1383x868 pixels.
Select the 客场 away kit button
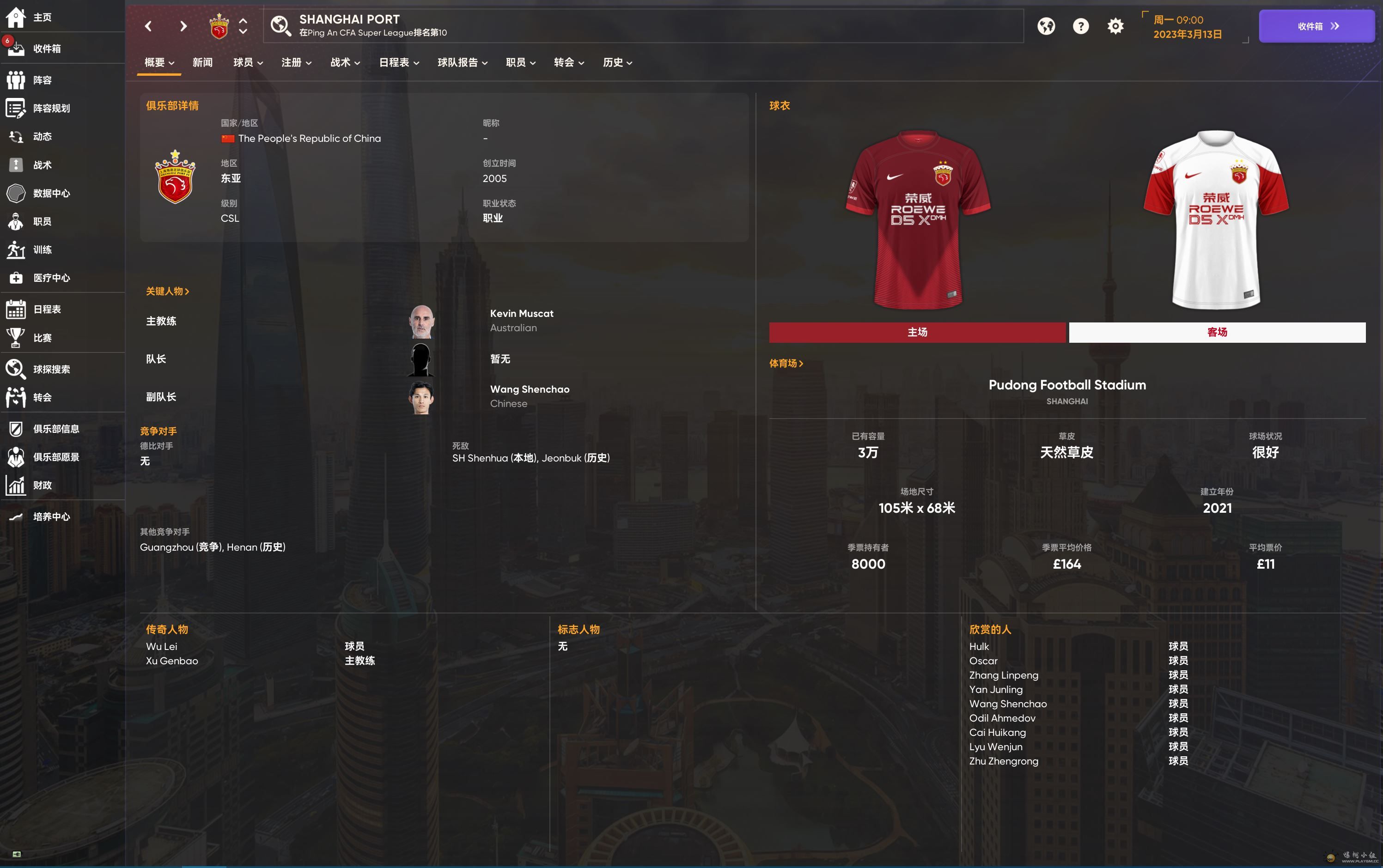[x=1217, y=333]
